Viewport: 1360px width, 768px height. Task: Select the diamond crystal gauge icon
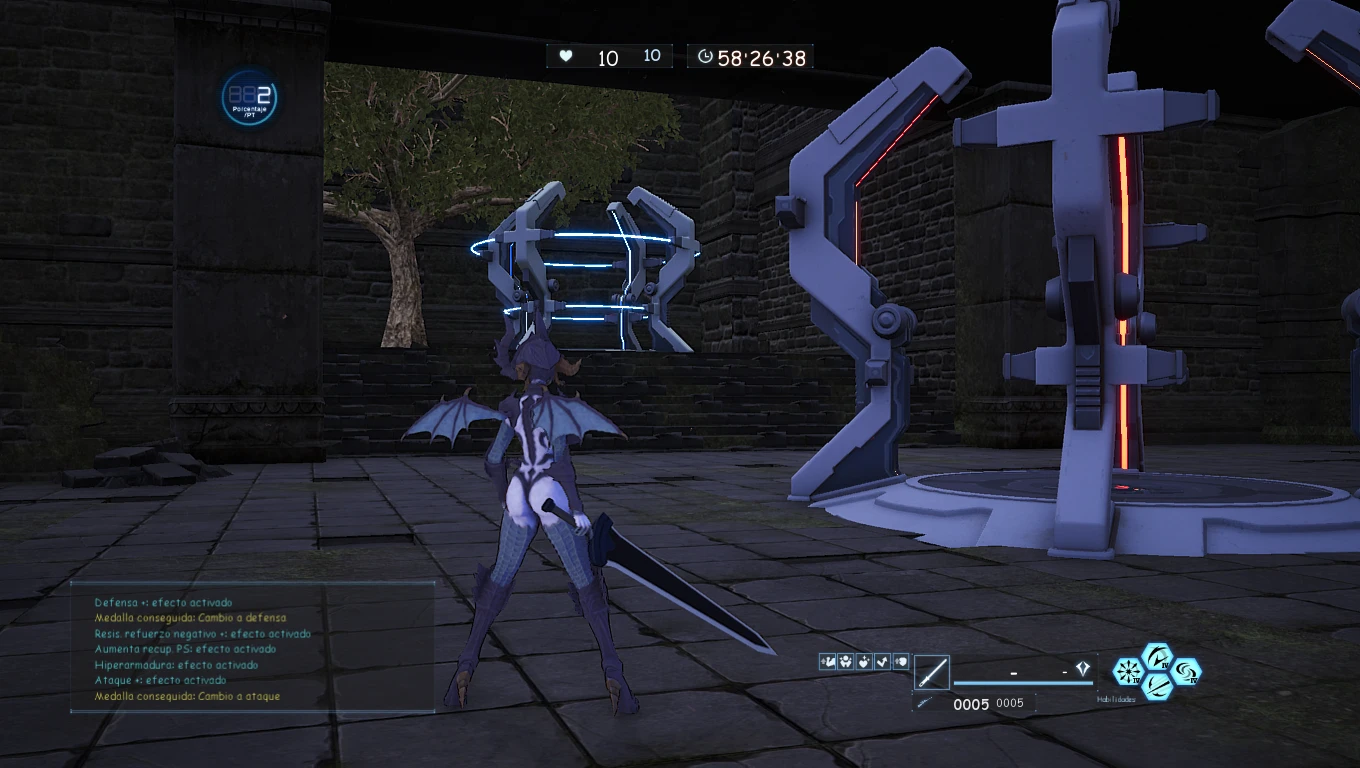coord(1082,669)
